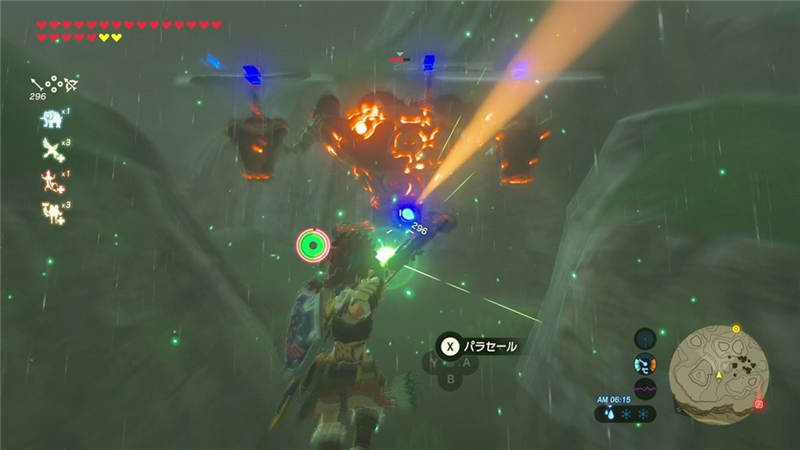Screen dimensions: 800x450
Task: Select the temperature gauge icon
Action: point(645,364)
